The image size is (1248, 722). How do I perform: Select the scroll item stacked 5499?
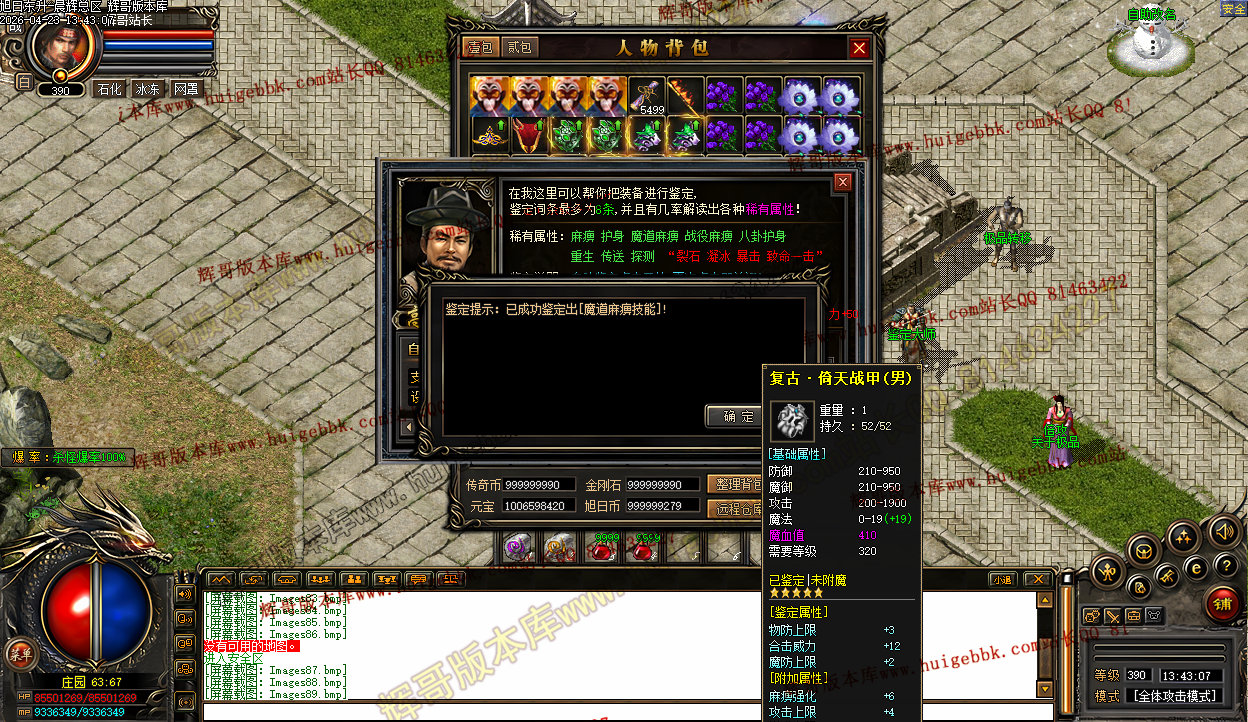coord(647,96)
